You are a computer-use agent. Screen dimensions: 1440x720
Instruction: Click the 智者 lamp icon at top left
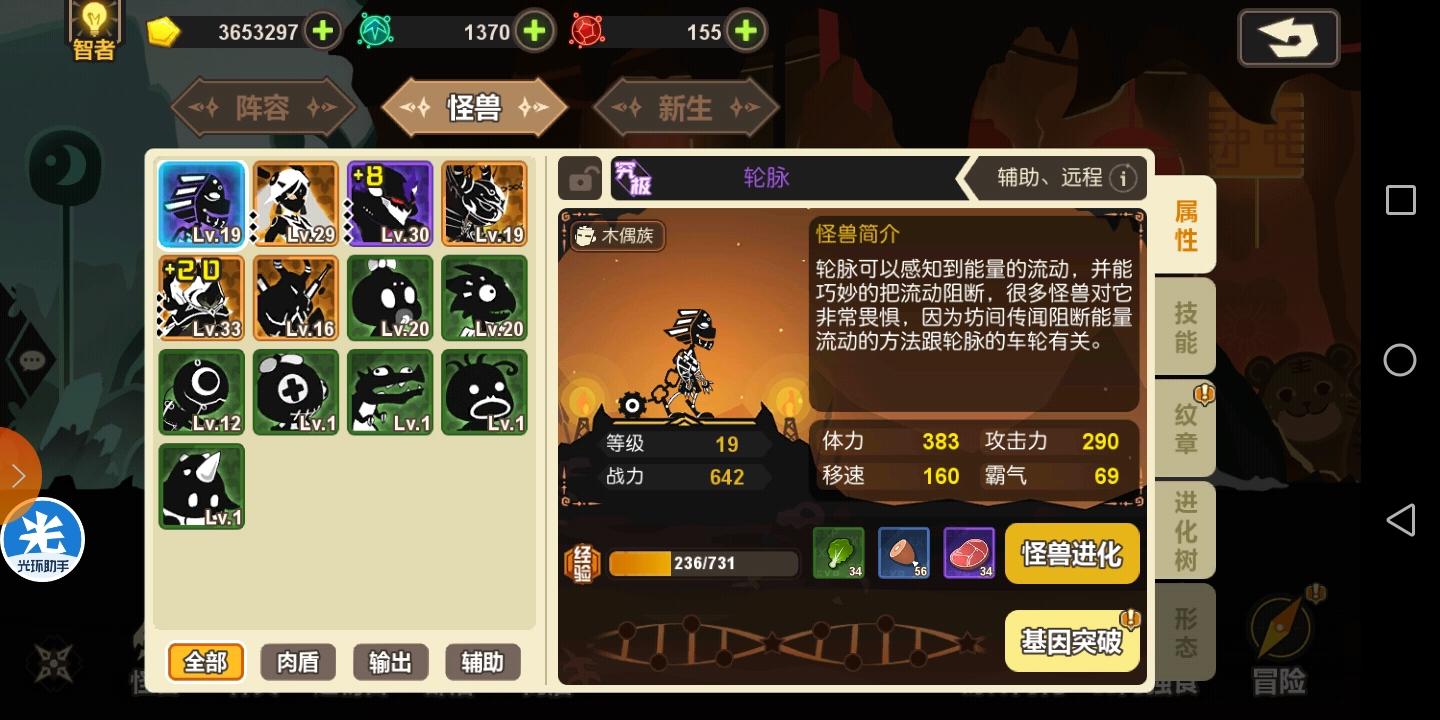coord(93,28)
